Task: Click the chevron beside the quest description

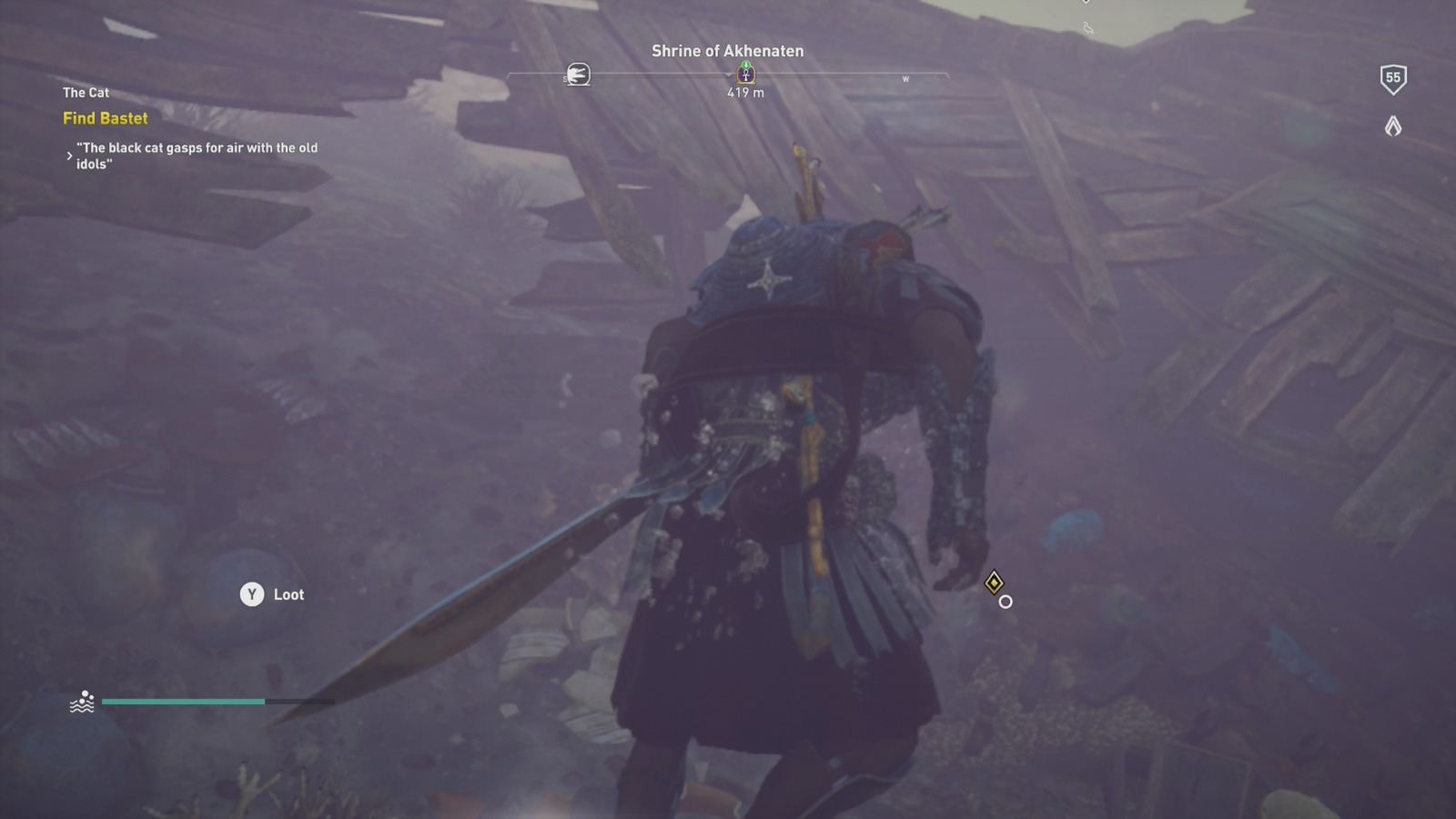Action: coord(69,156)
